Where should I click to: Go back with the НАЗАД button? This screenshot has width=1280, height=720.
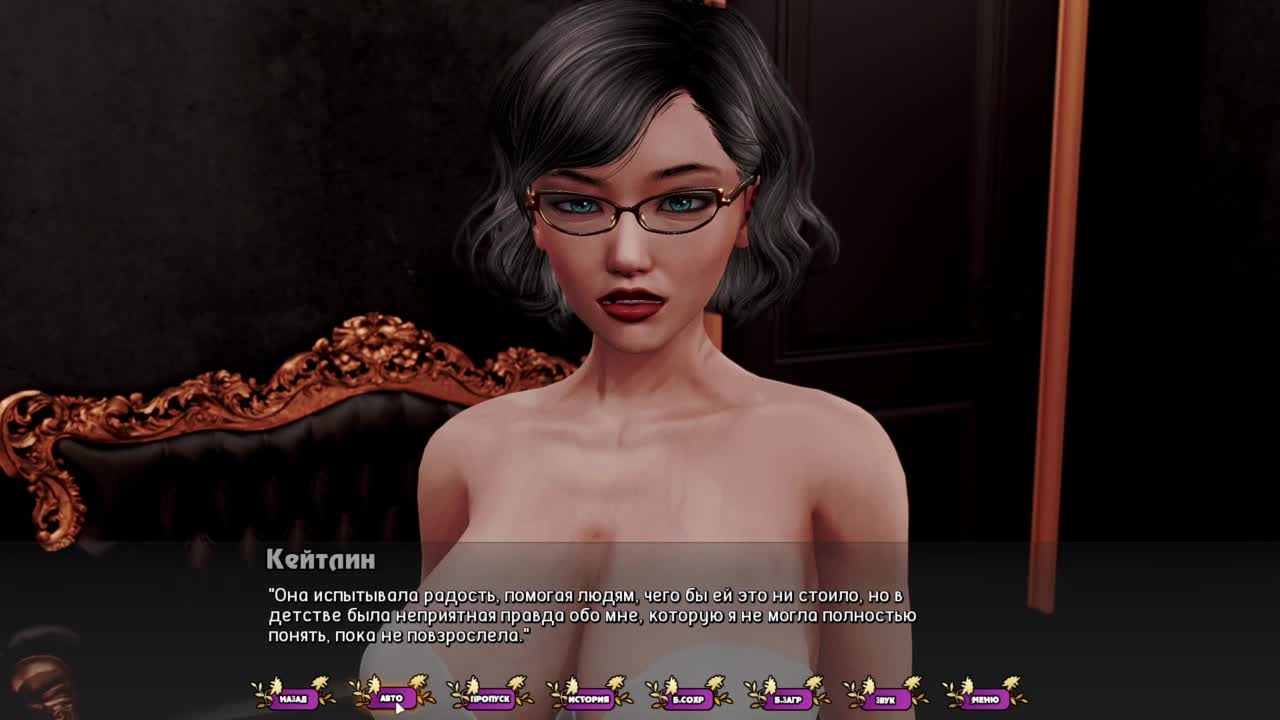pyautogui.click(x=293, y=698)
